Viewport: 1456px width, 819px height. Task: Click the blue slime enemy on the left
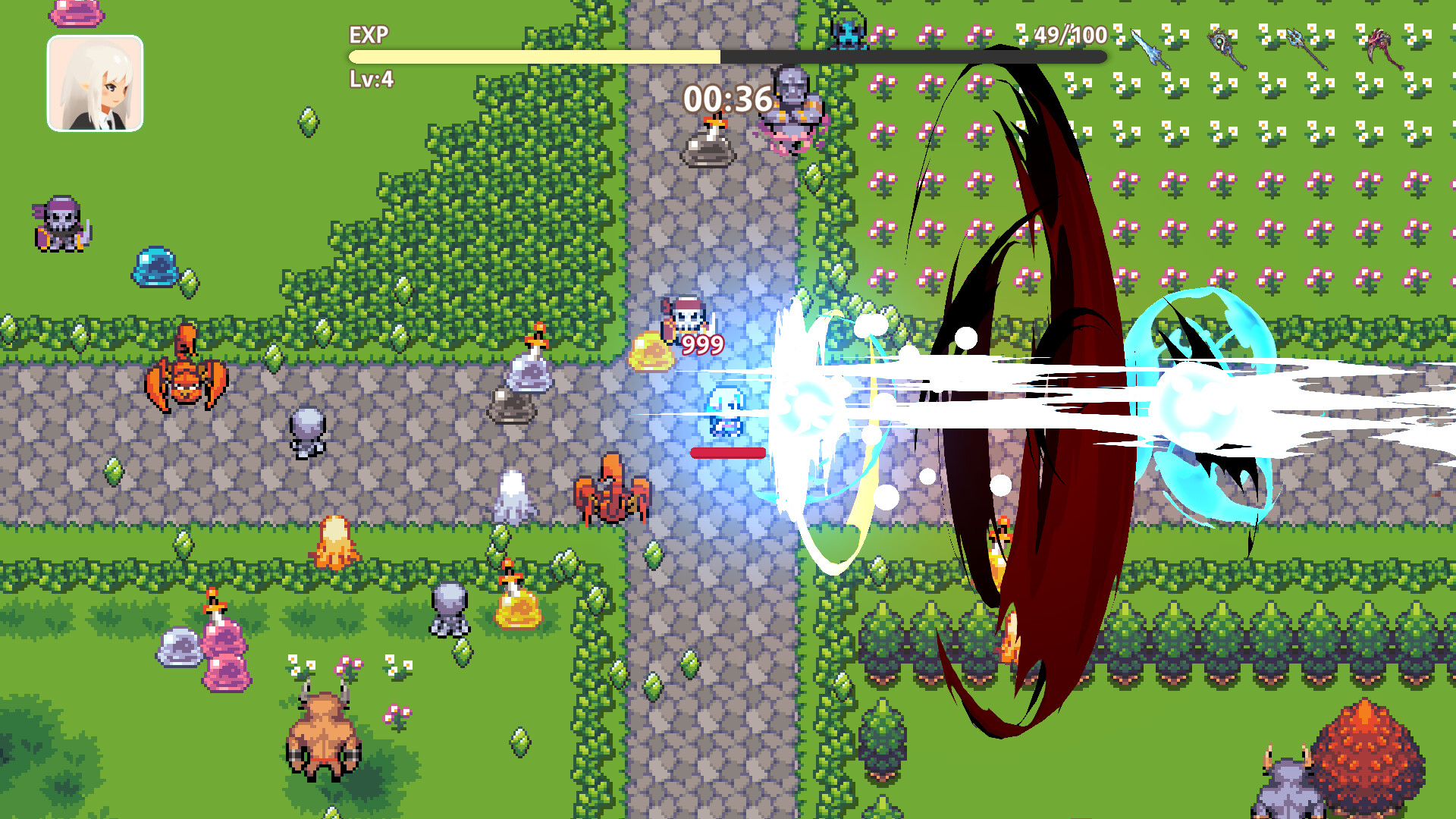point(157,267)
